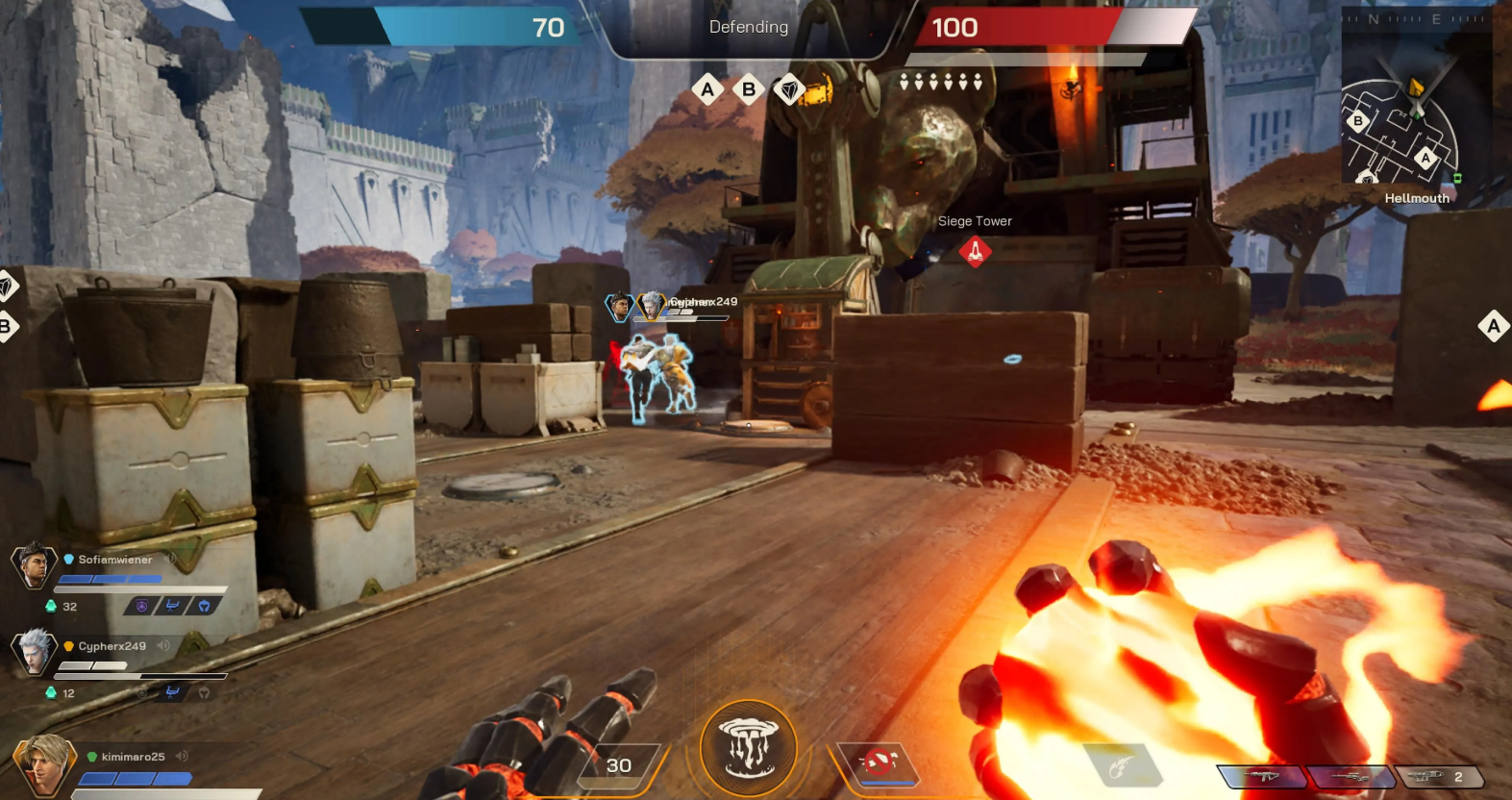Mute Cypherx249 using the speaker icon

163,646
